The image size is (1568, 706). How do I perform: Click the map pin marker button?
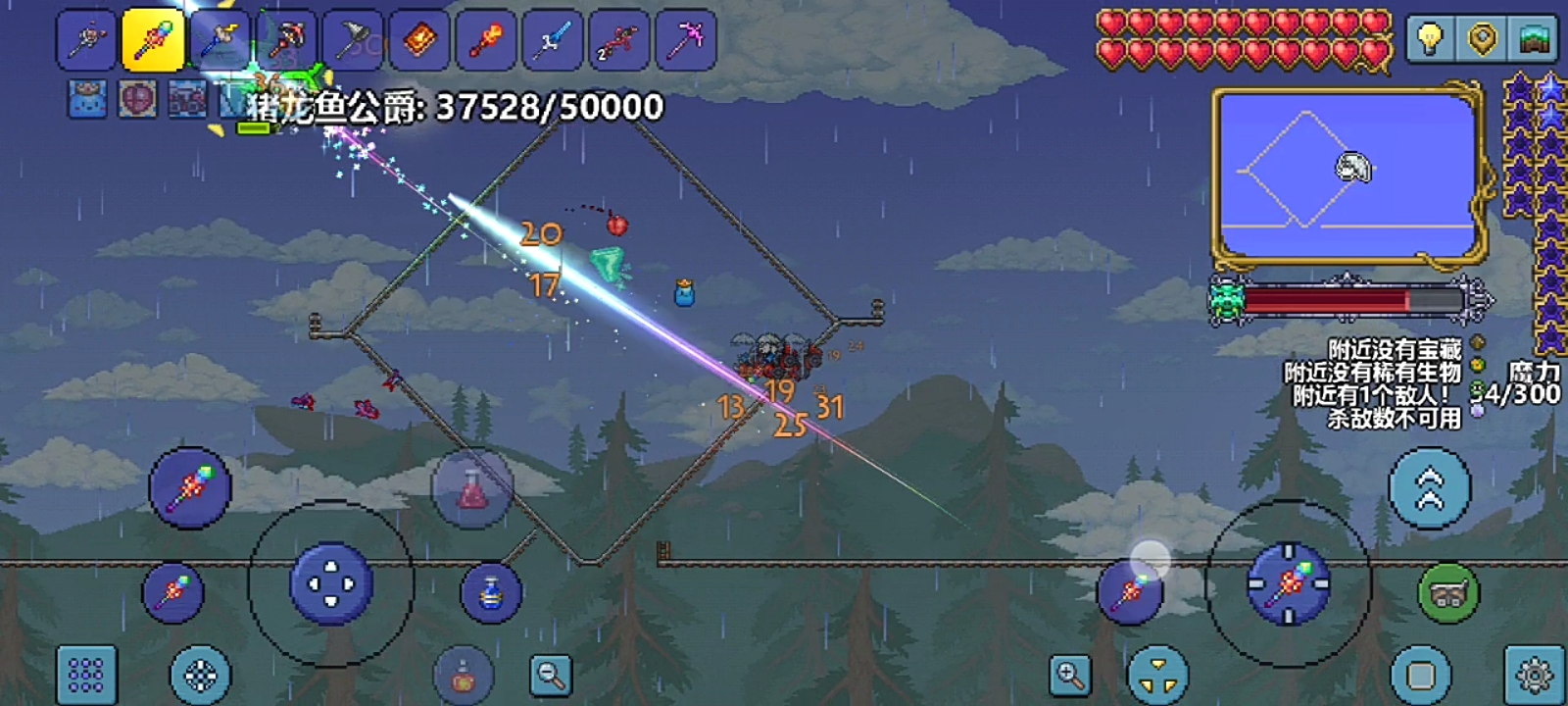1482,39
